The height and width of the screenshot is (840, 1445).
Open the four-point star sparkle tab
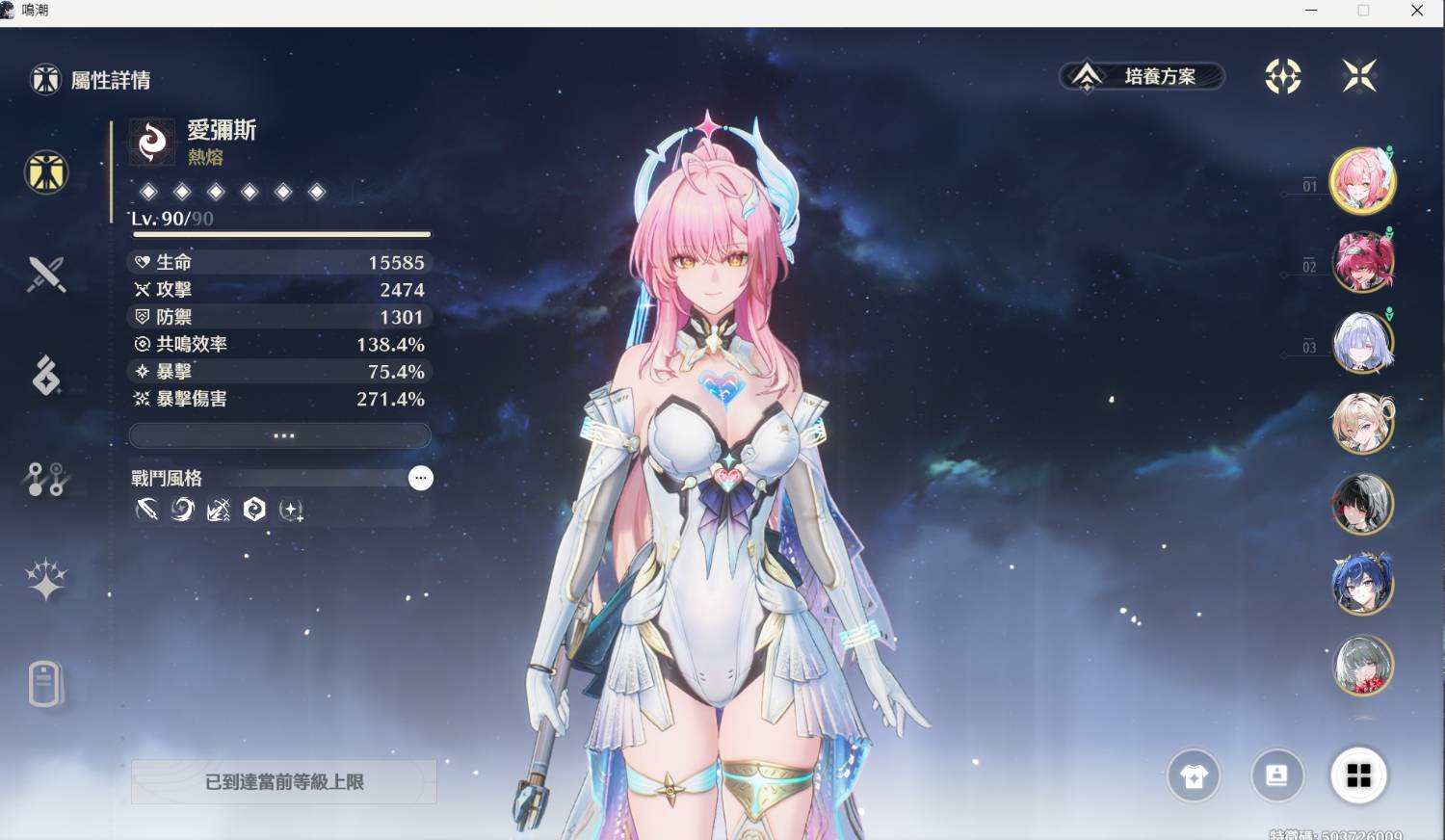(x=46, y=580)
